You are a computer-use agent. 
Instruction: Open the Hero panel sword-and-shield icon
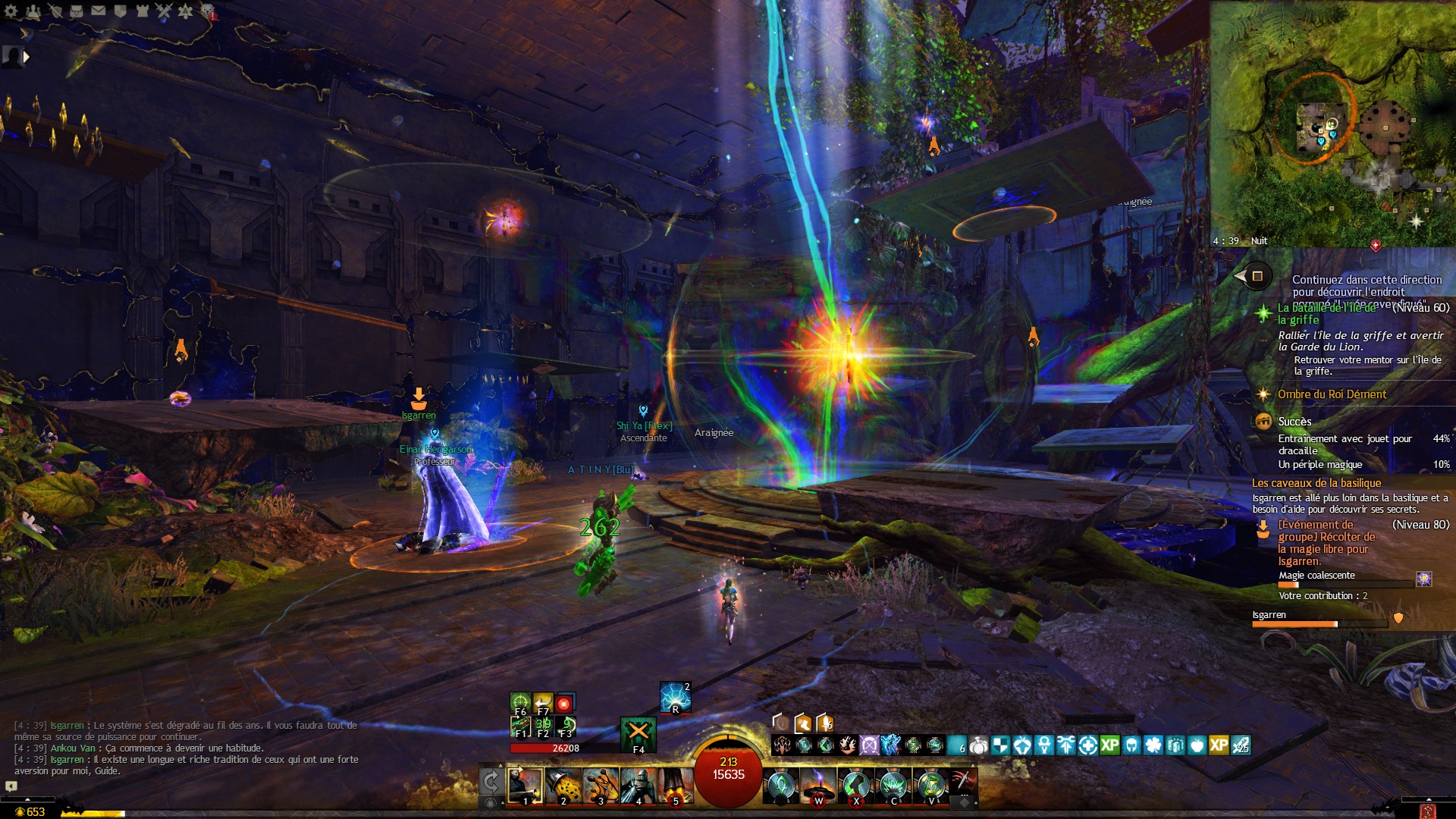(55, 11)
